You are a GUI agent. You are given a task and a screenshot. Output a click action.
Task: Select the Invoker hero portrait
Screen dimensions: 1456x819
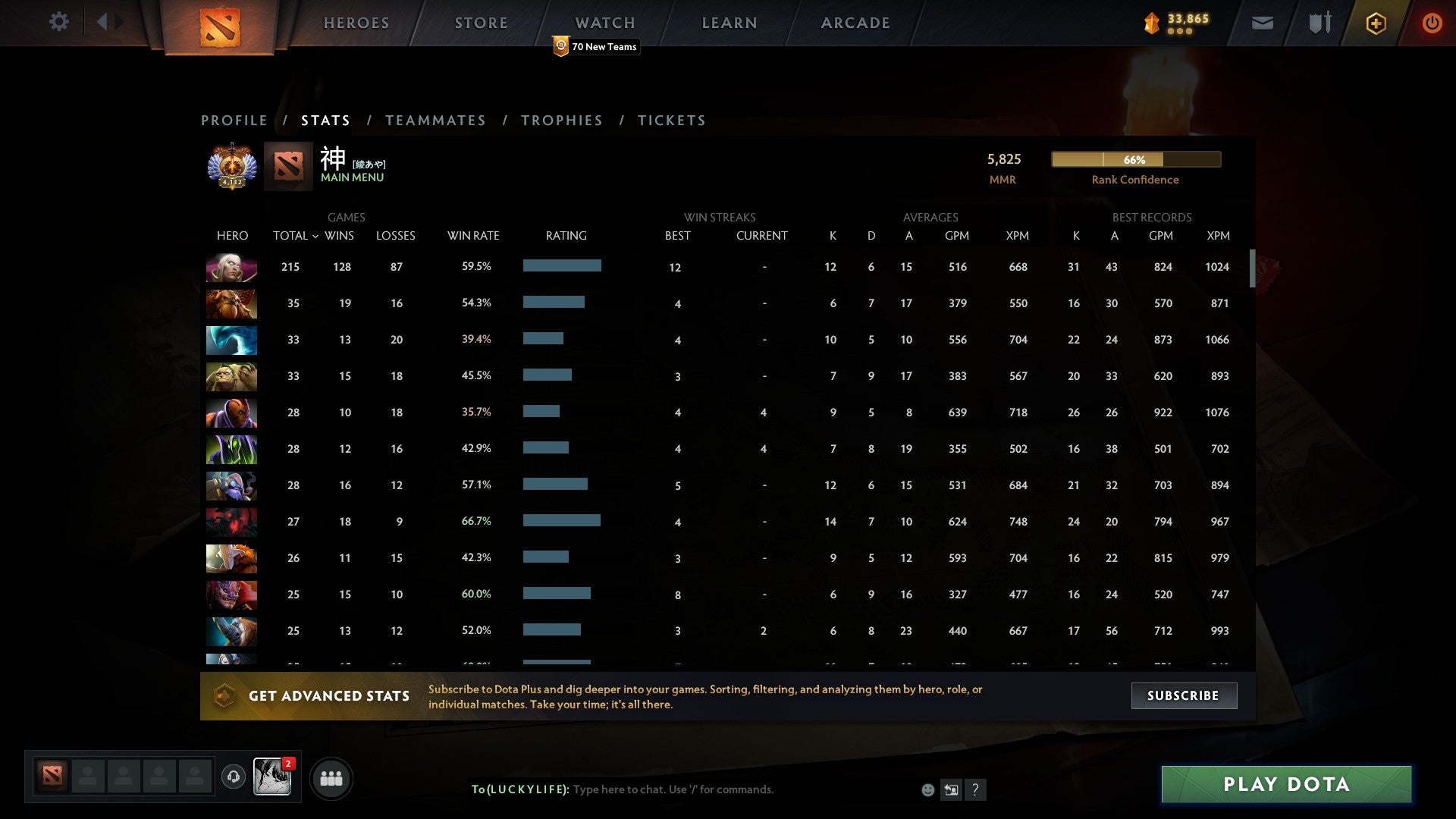pyautogui.click(x=231, y=267)
